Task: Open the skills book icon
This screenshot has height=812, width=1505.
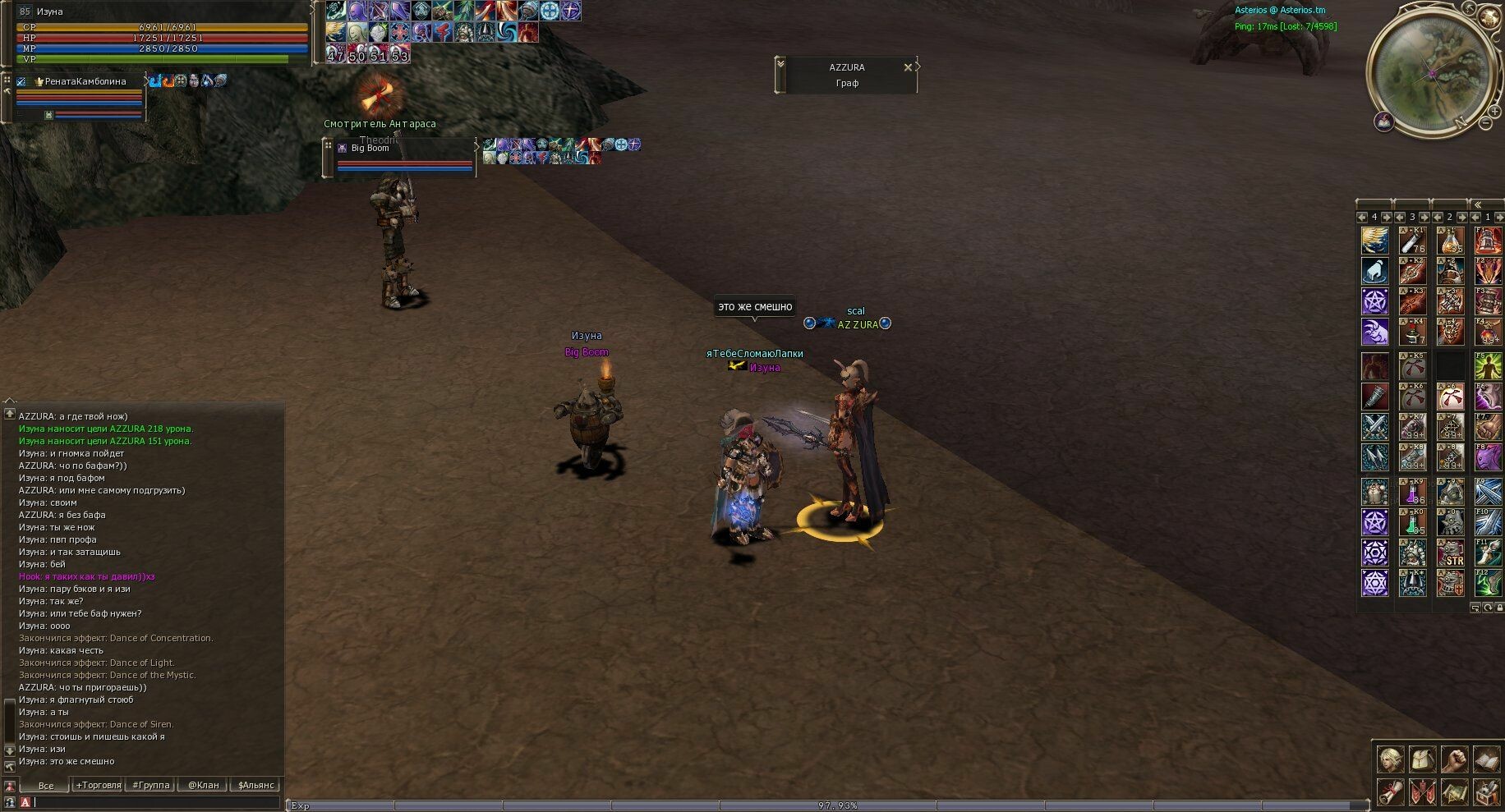Action: click(x=1486, y=759)
